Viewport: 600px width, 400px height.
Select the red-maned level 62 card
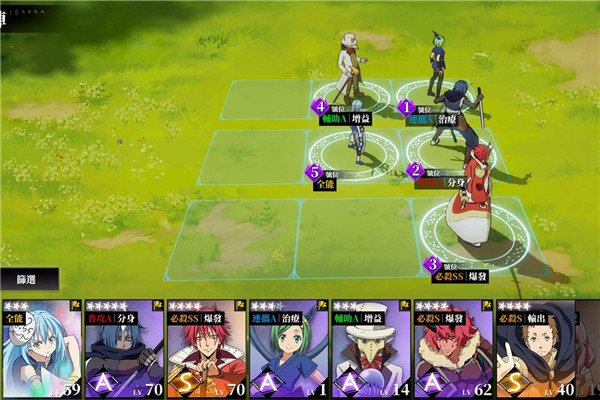(453, 350)
